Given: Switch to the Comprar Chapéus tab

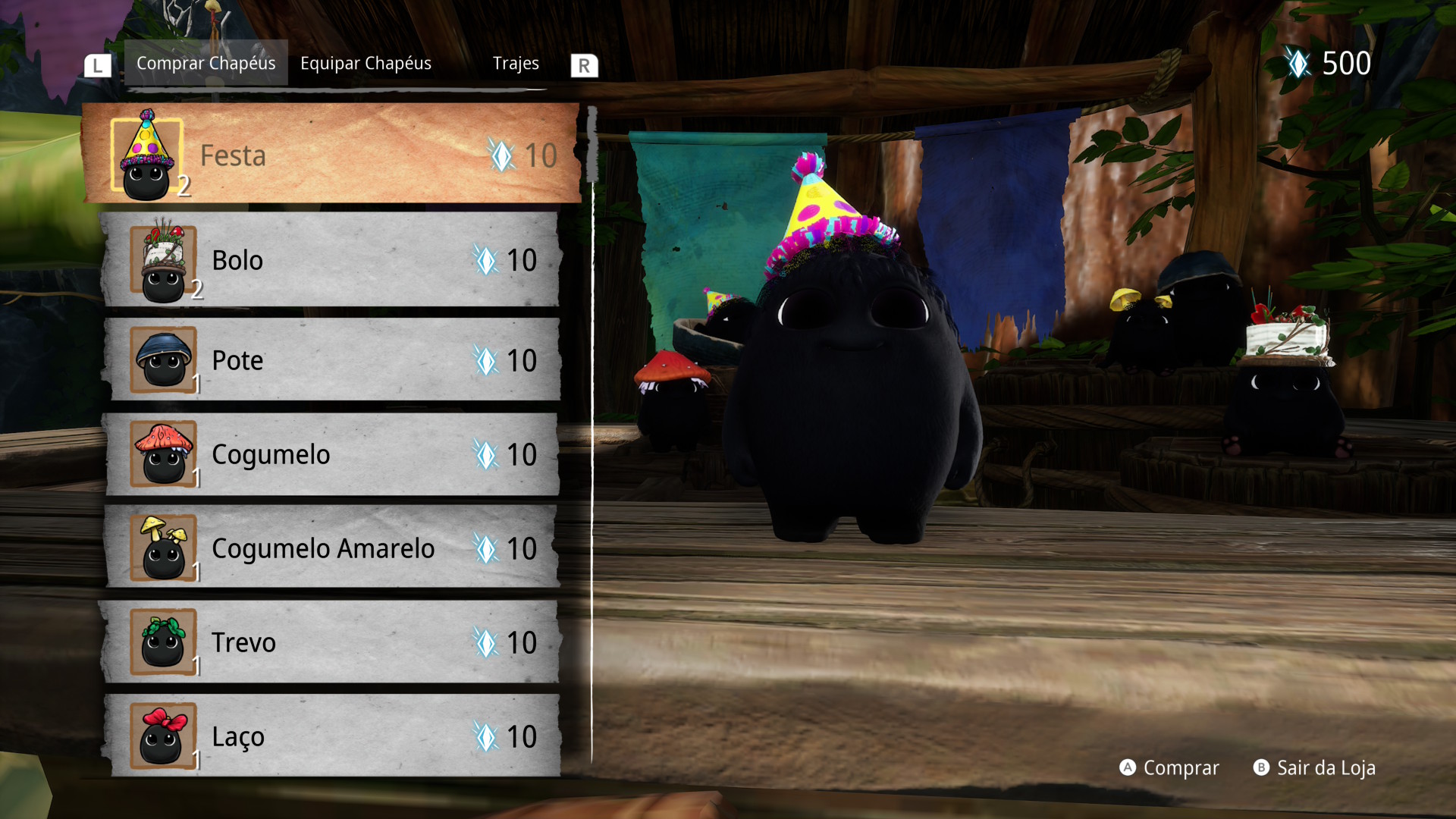Looking at the screenshot, I should tap(206, 63).
